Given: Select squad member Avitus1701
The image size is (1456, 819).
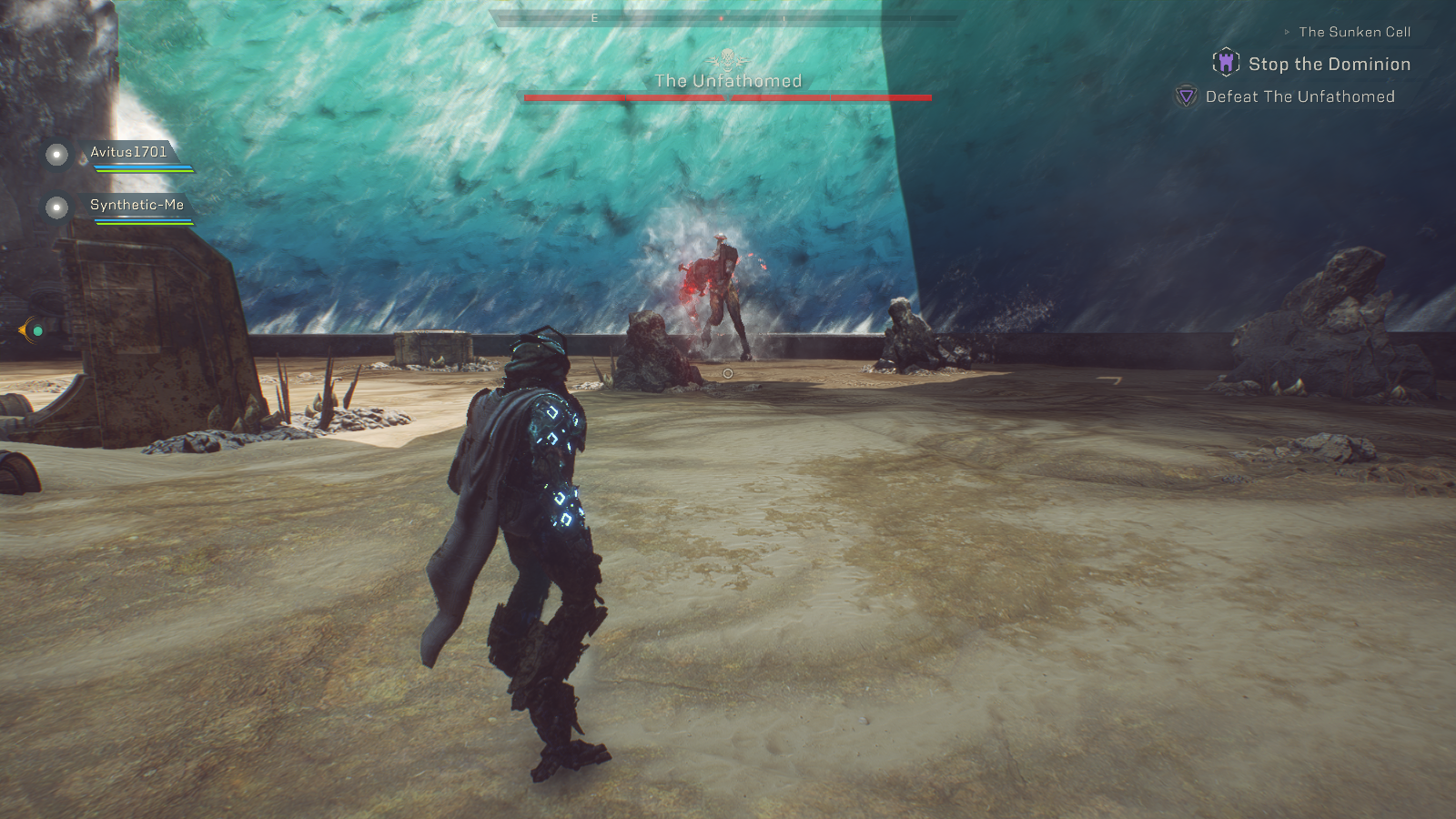Looking at the screenshot, I should pyautogui.click(x=128, y=153).
